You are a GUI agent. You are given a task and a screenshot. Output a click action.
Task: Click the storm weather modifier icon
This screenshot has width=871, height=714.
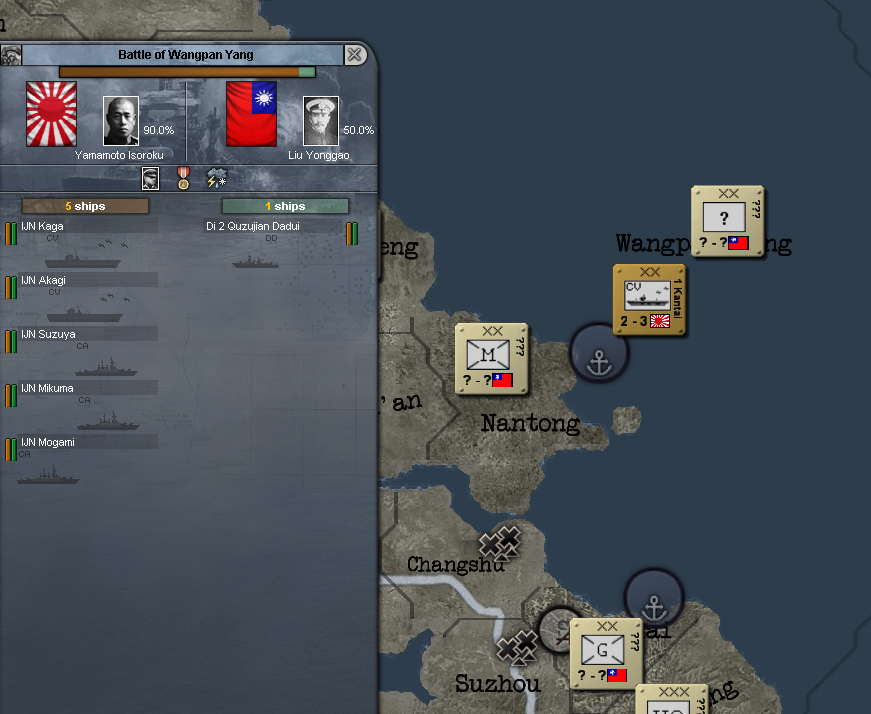click(x=217, y=179)
